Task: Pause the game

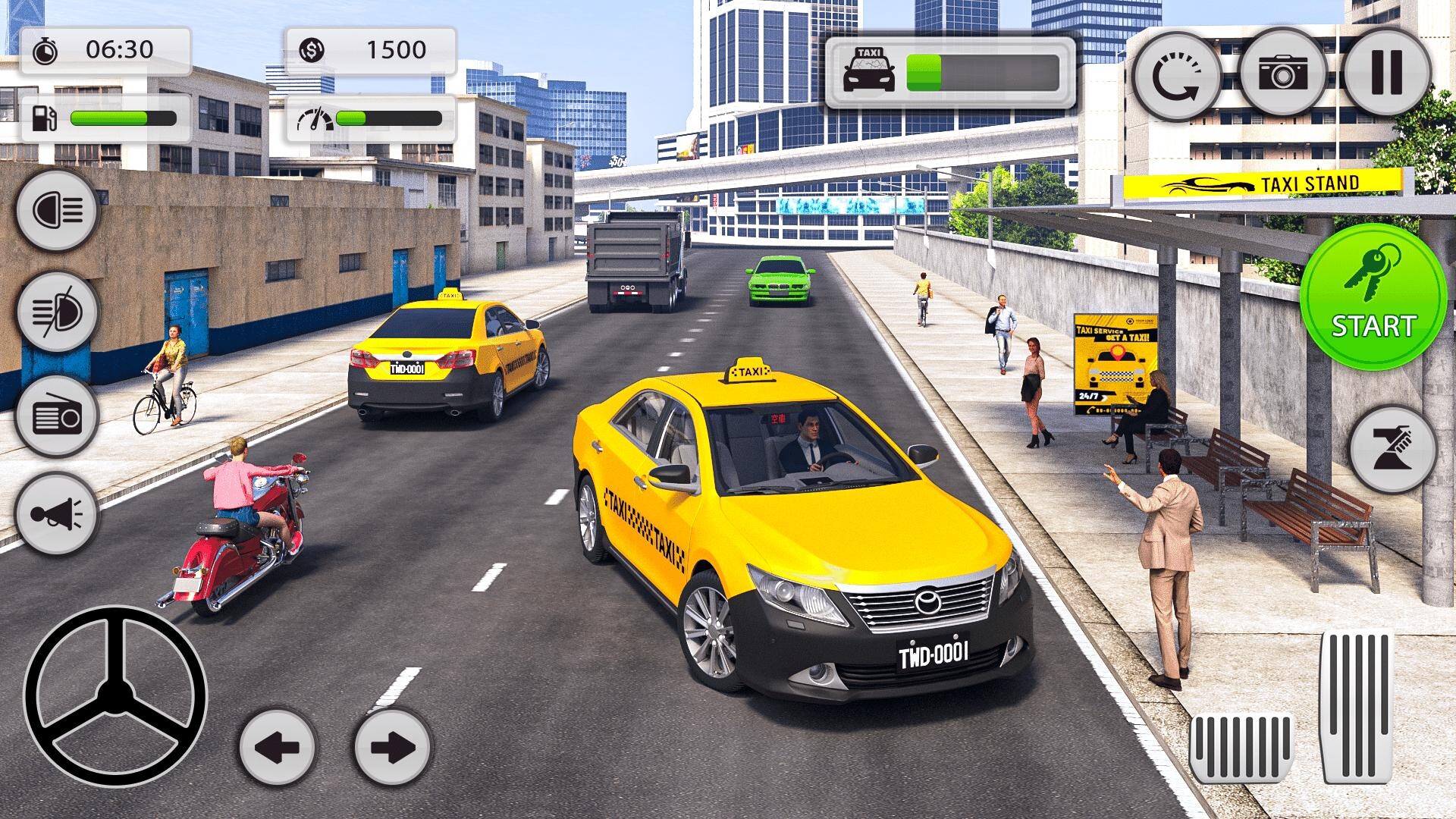Action: click(1387, 74)
